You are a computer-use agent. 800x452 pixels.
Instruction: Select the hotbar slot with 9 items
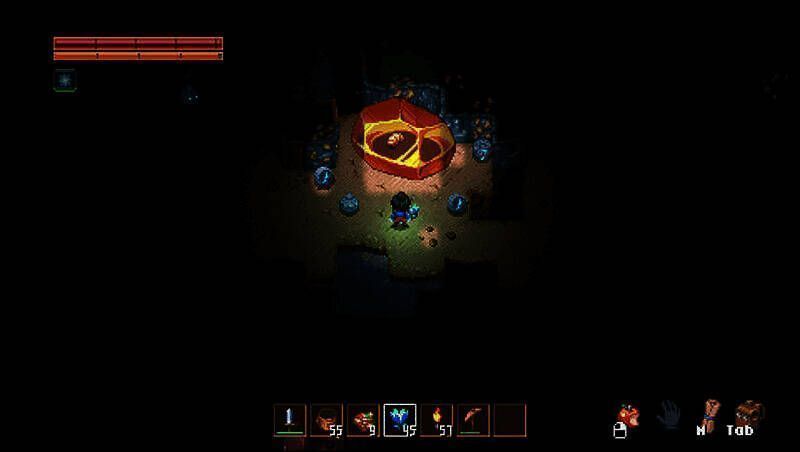click(363, 420)
